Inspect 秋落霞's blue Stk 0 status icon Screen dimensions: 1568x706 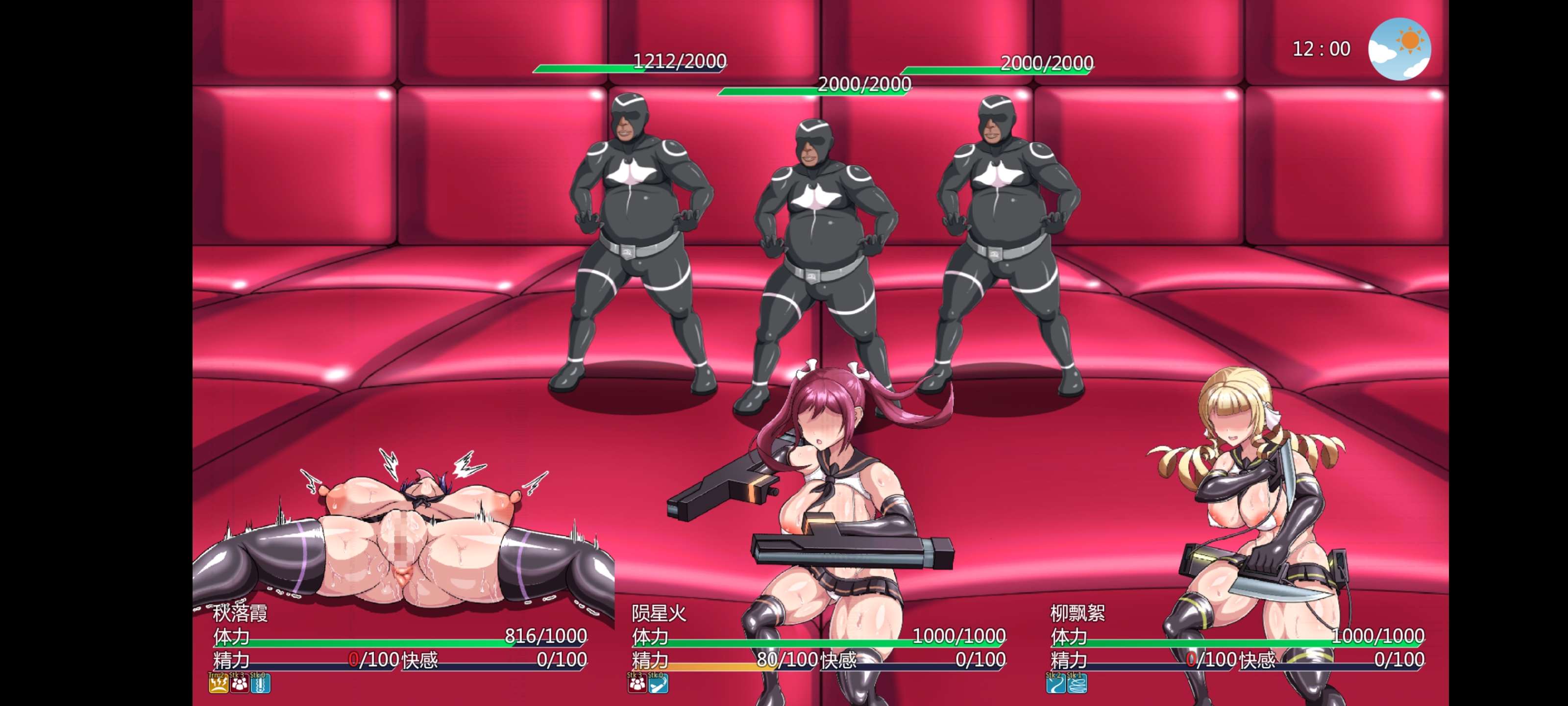[x=261, y=684]
